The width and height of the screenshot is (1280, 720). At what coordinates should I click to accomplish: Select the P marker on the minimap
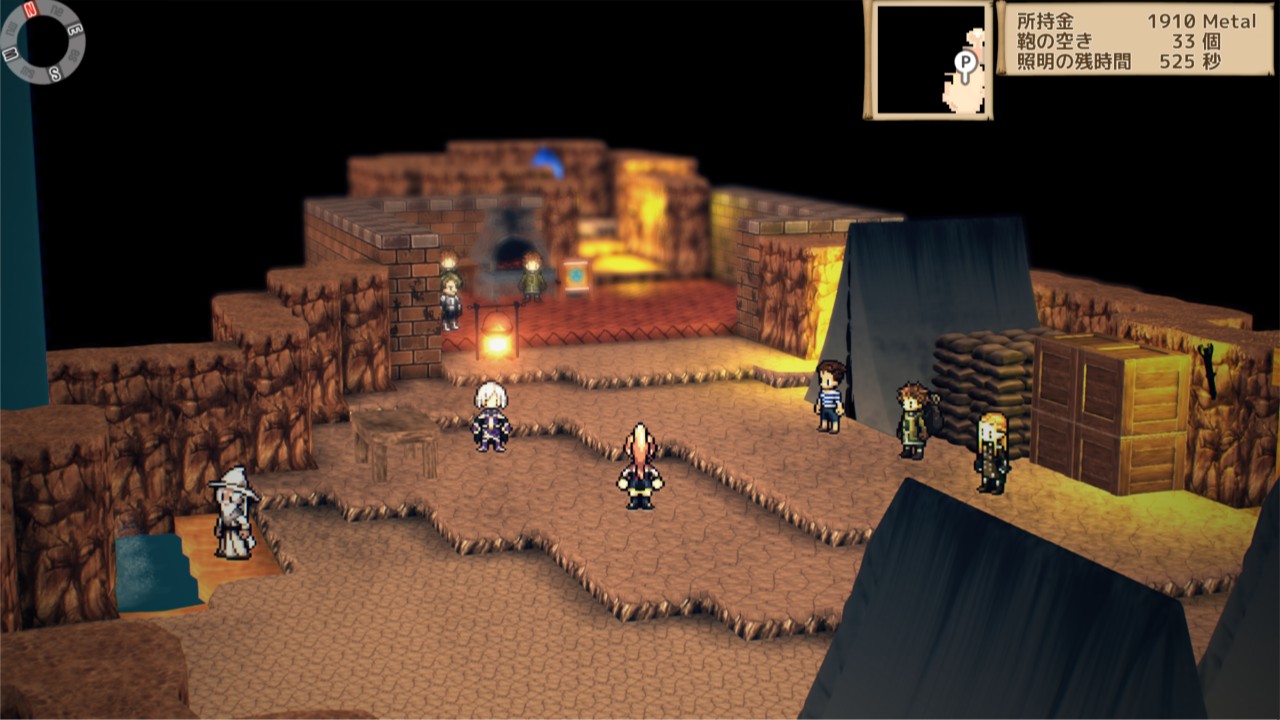pyautogui.click(x=965, y=63)
